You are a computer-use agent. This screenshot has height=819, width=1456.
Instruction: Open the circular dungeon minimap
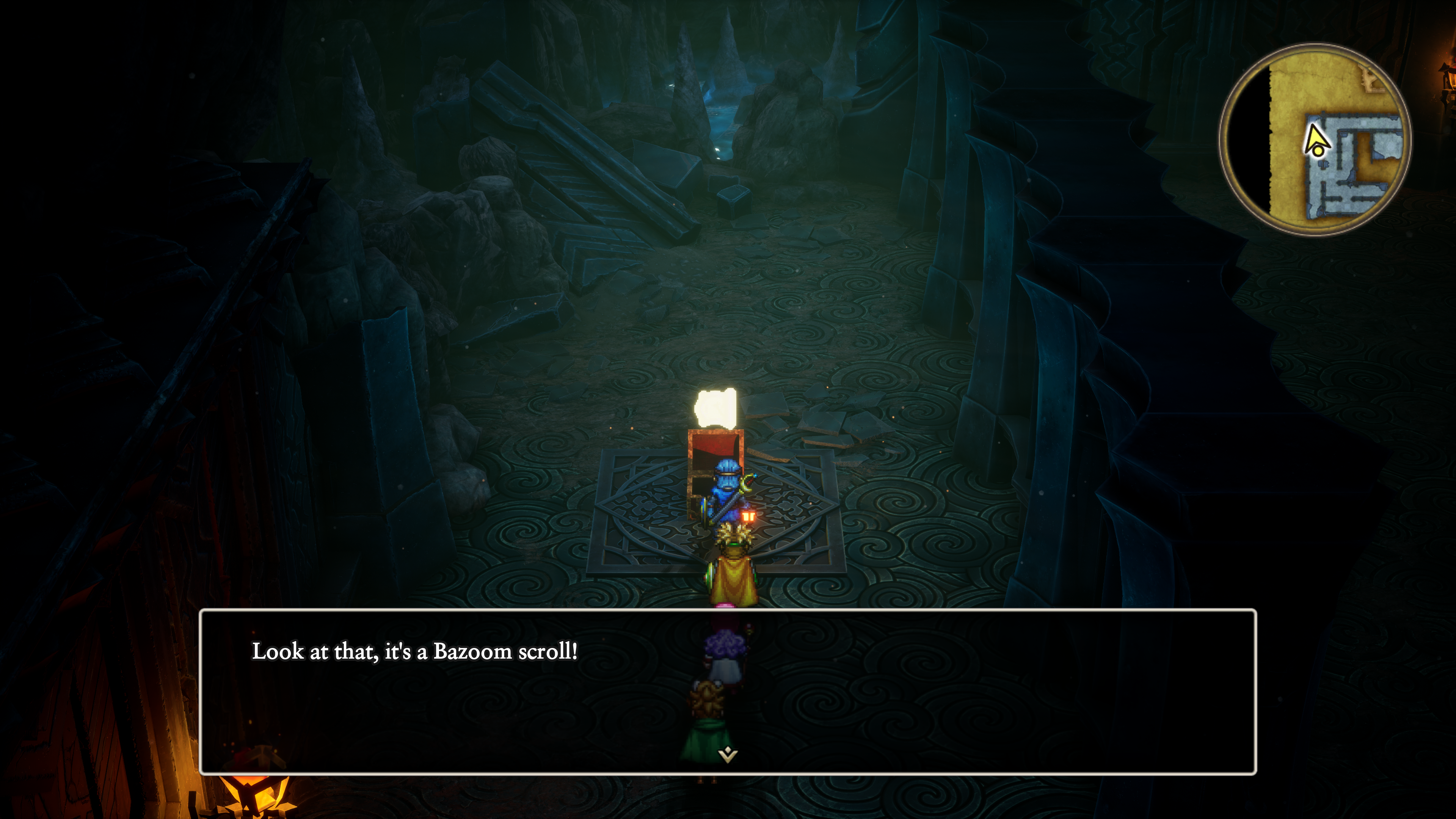1314,140
